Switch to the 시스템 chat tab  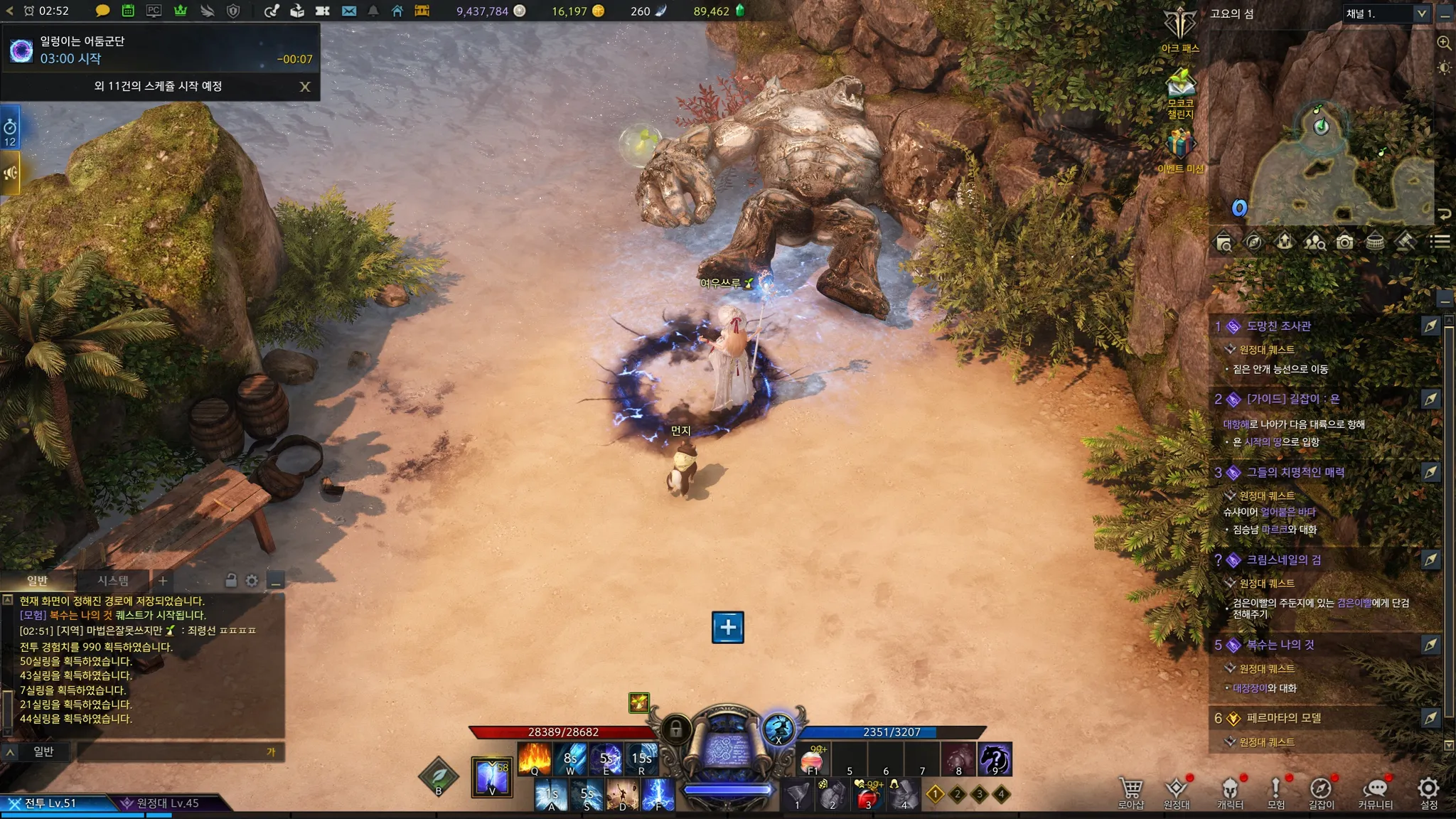coord(113,581)
